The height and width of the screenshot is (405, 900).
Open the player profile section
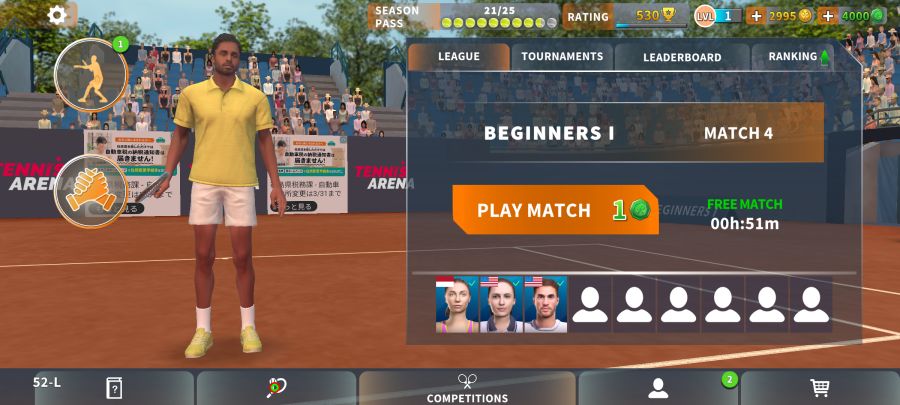point(657,388)
